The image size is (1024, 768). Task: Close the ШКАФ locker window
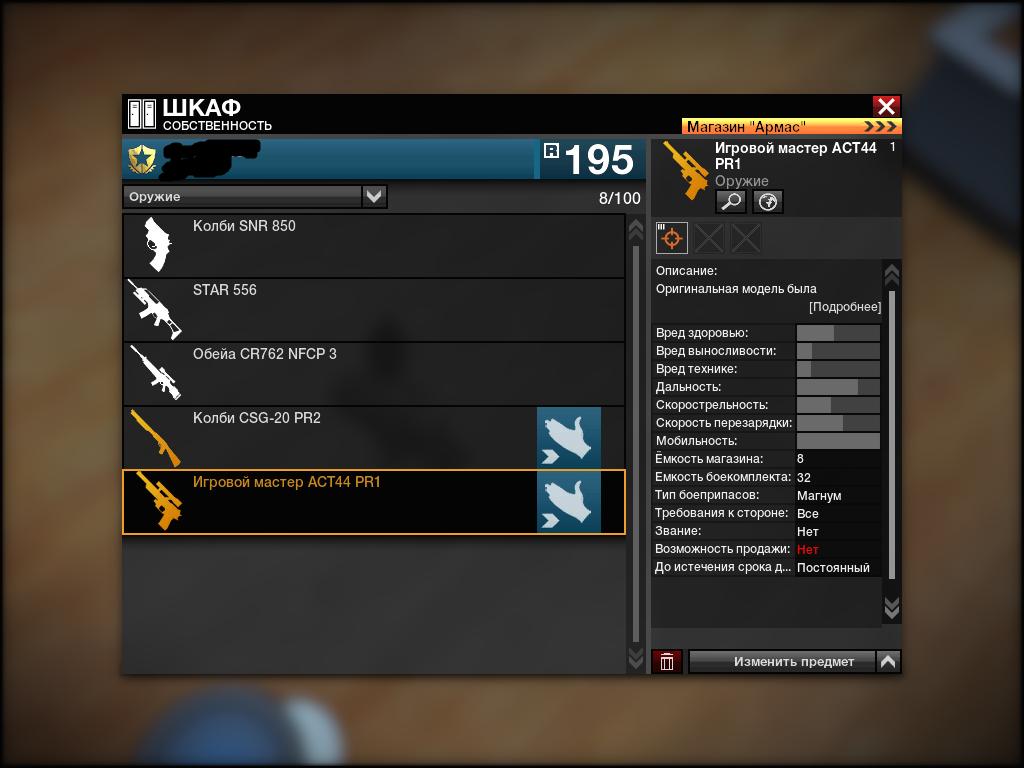coord(886,107)
